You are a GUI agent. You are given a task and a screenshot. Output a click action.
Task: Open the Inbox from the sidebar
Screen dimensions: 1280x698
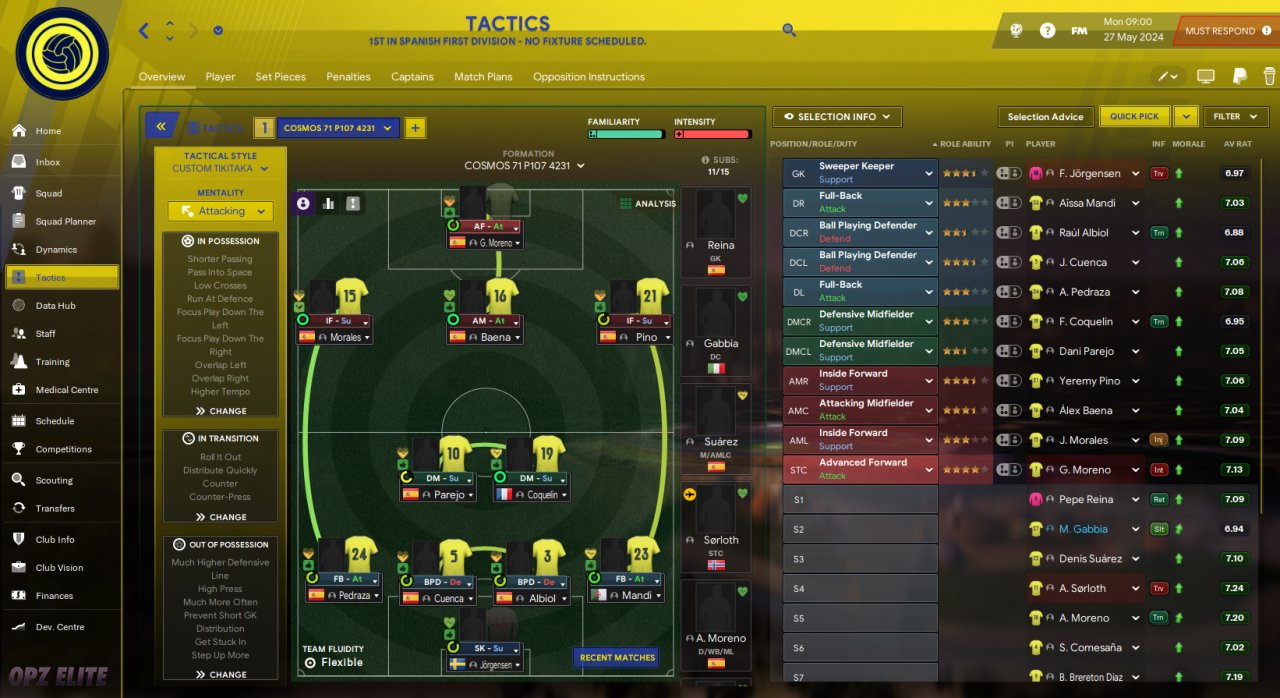(48, 162)
